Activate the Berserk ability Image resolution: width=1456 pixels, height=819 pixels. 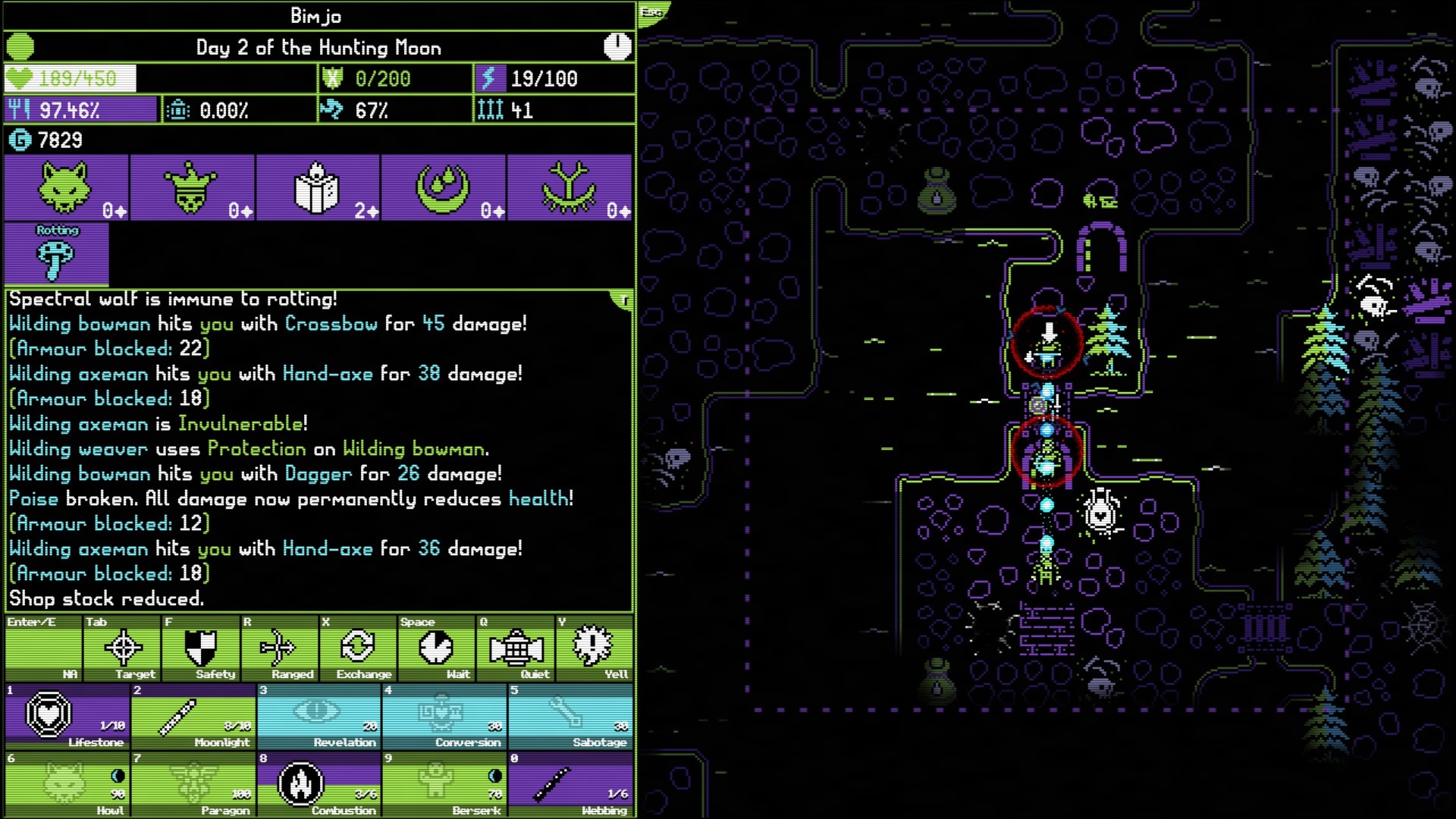(x=444, y=784)
